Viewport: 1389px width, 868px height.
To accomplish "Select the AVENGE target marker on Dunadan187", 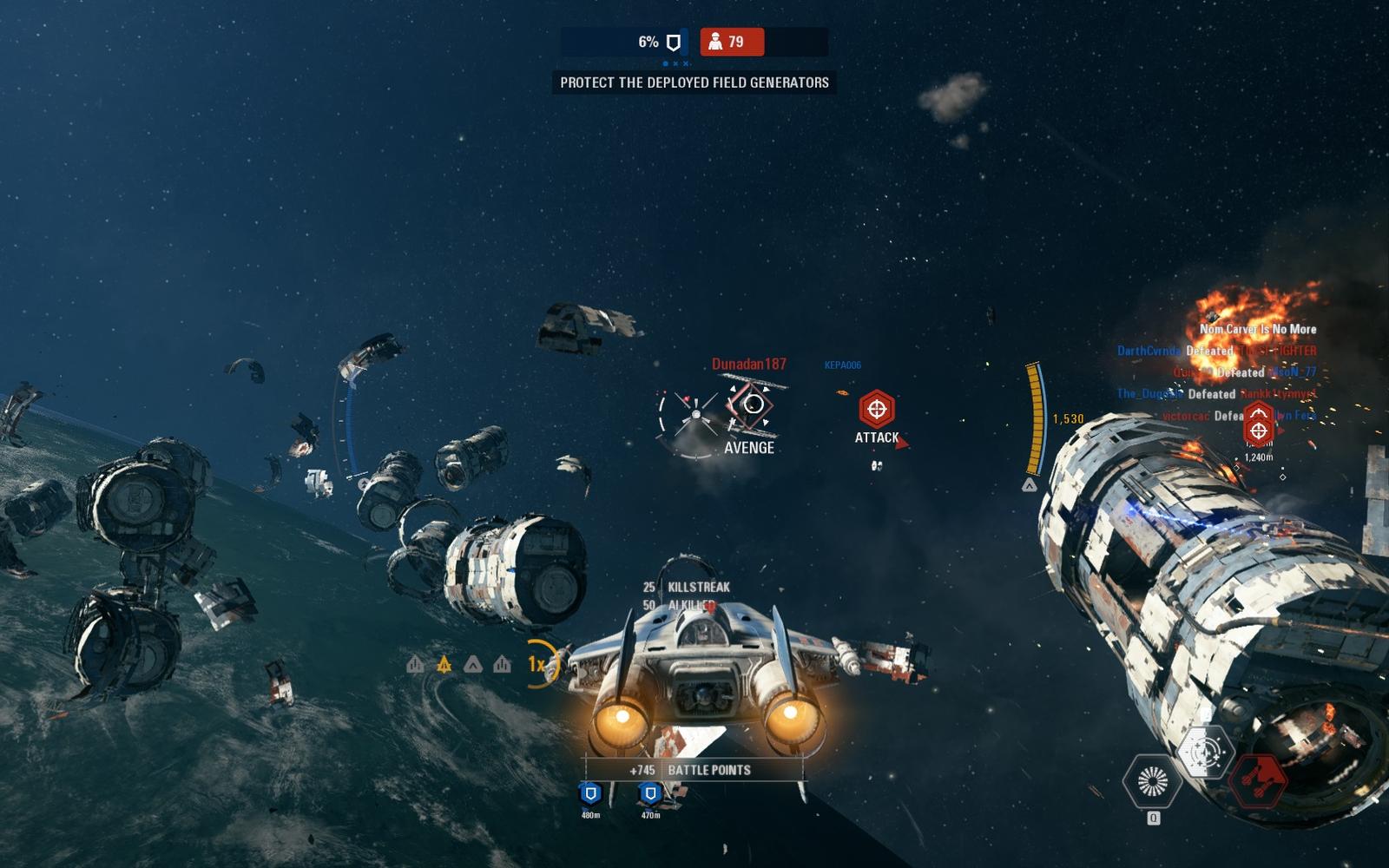I will [x=750, y=405].
